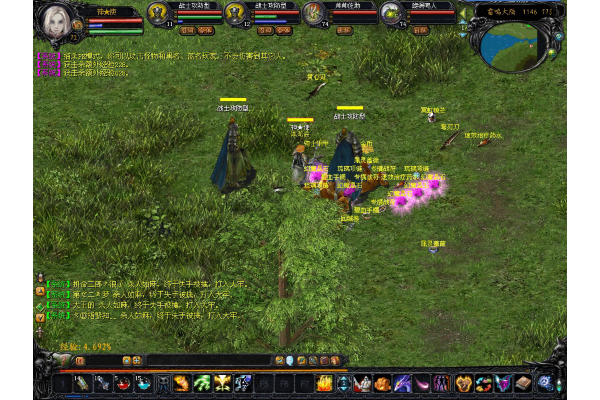Click the chat scroll-down arrow button
Screen dimensions: 600x400
point(39,315)
